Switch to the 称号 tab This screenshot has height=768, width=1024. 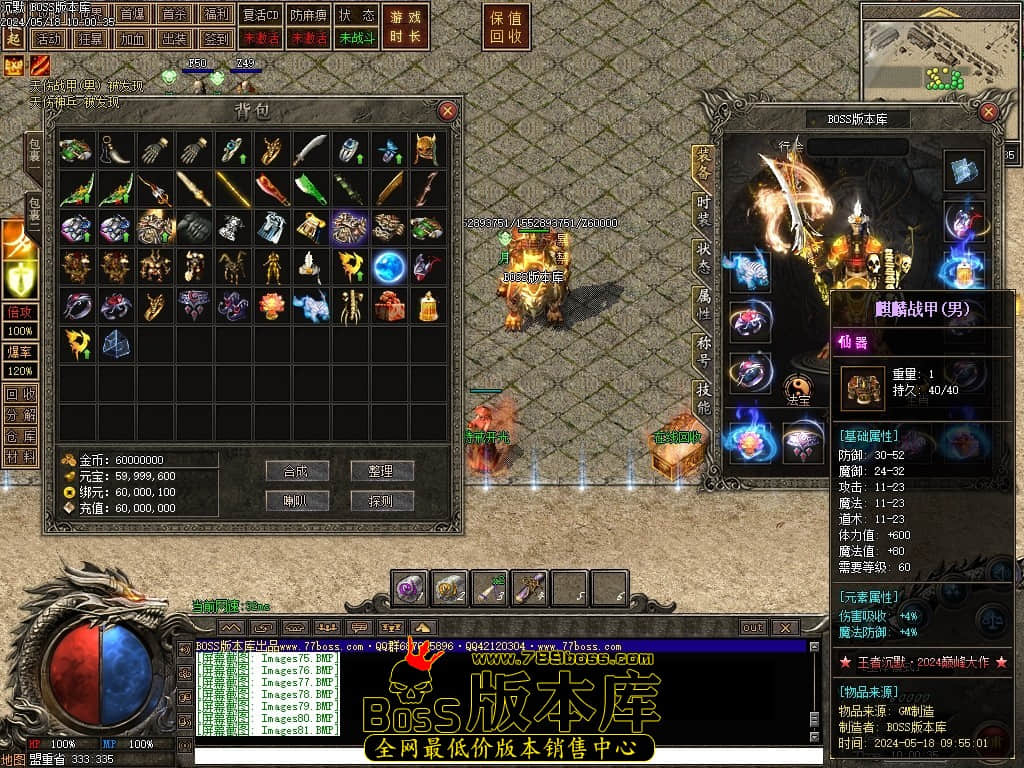(x=703, y=354)
